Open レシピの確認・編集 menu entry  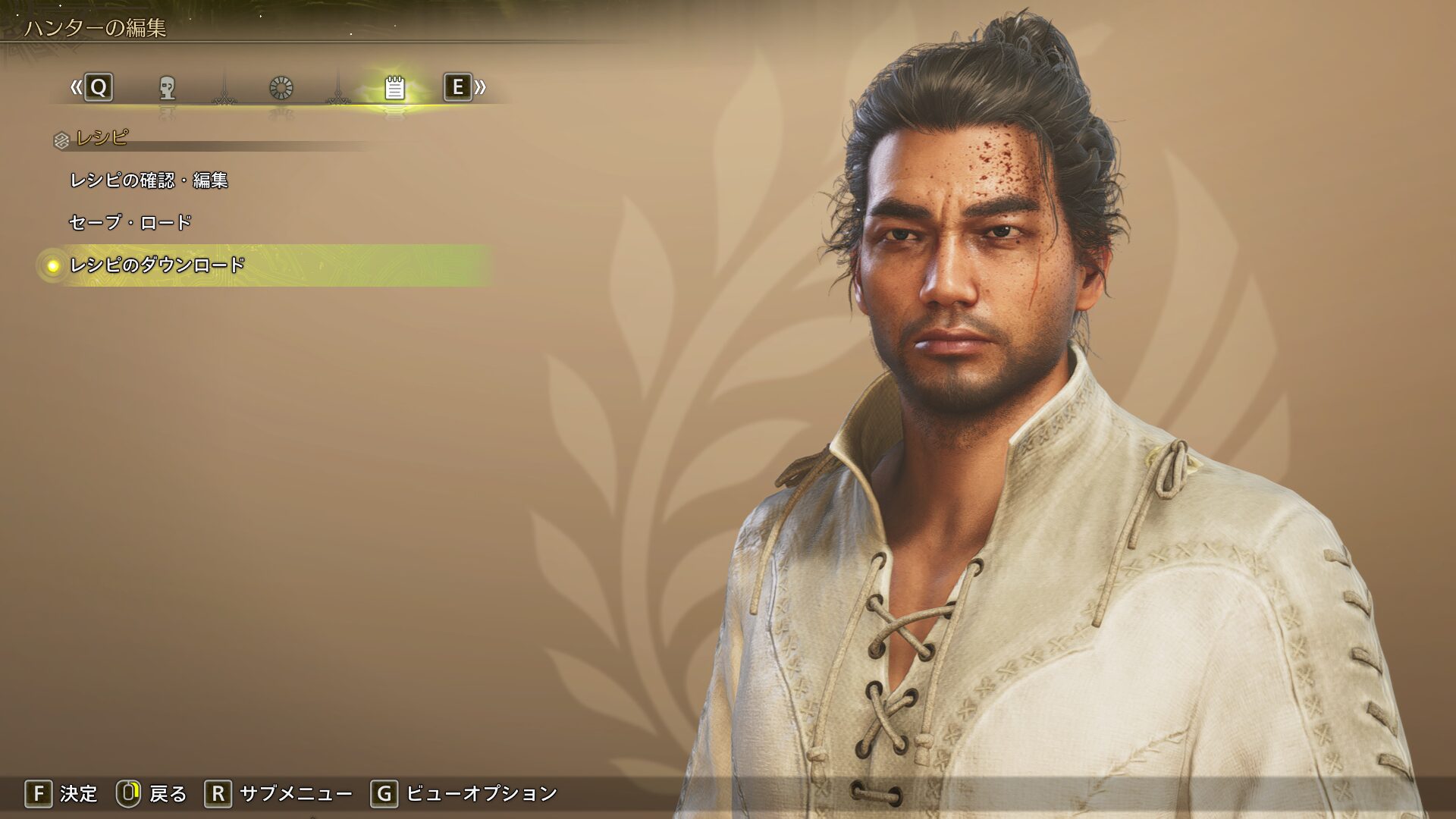149,180
